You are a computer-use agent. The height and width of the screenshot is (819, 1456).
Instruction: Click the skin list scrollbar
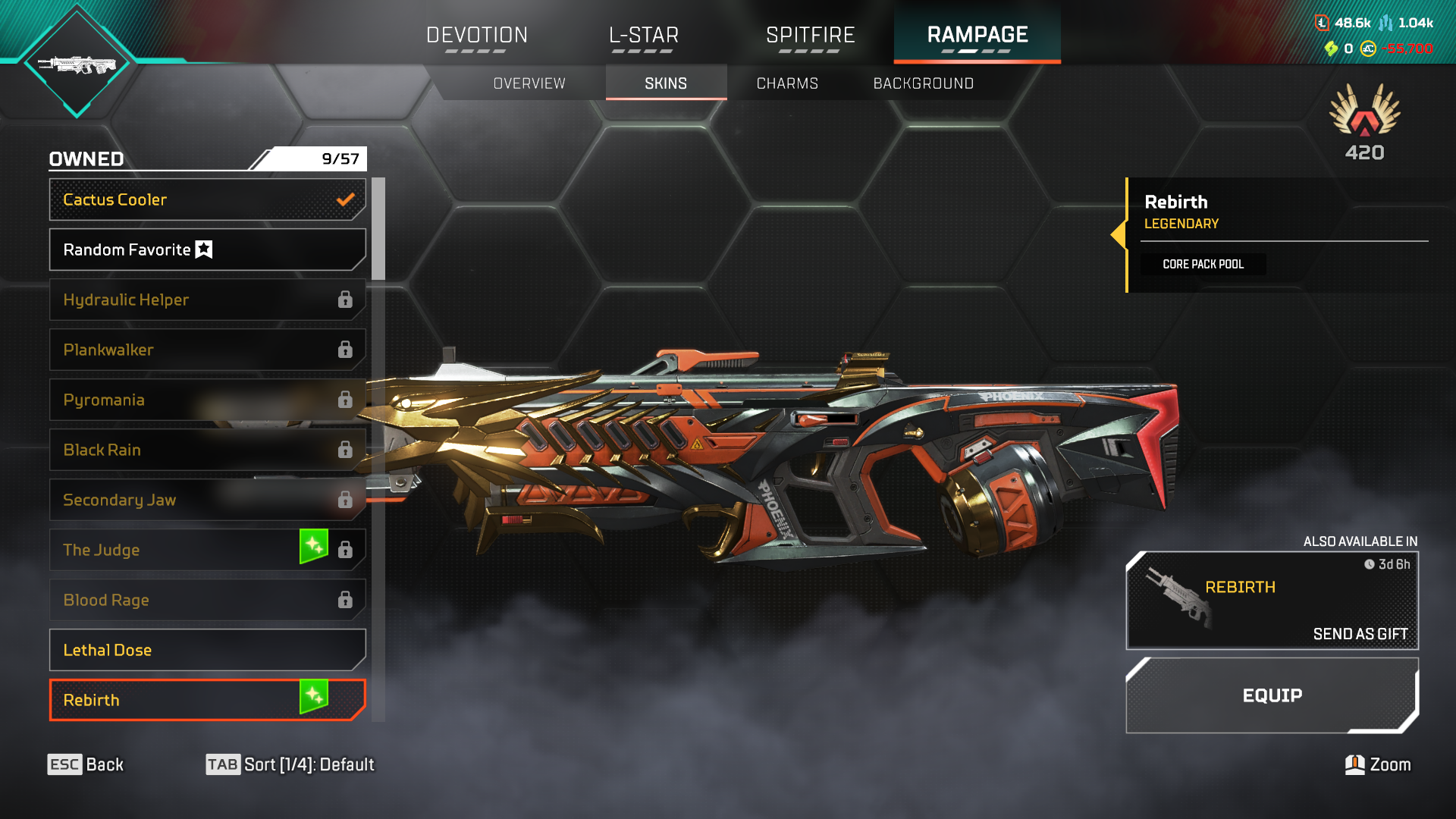pos(378,229)
